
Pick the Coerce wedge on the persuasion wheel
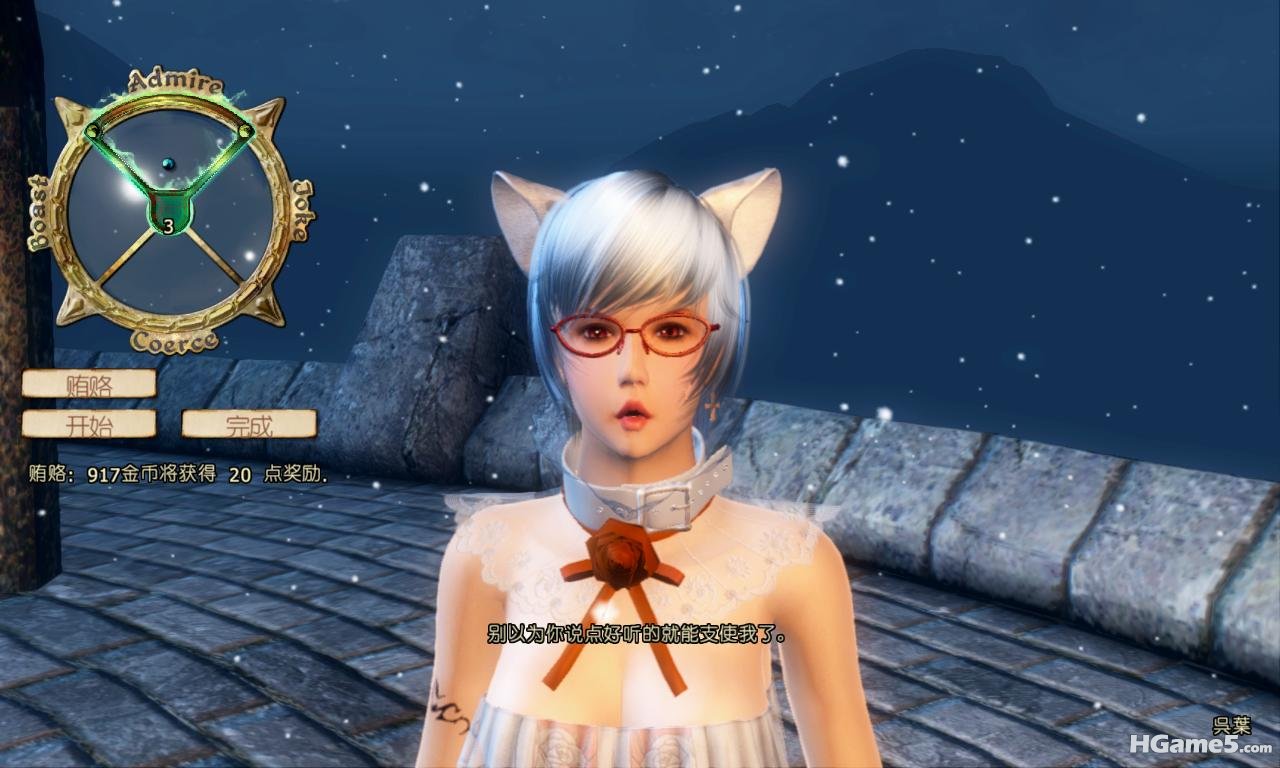click(167, 275)
